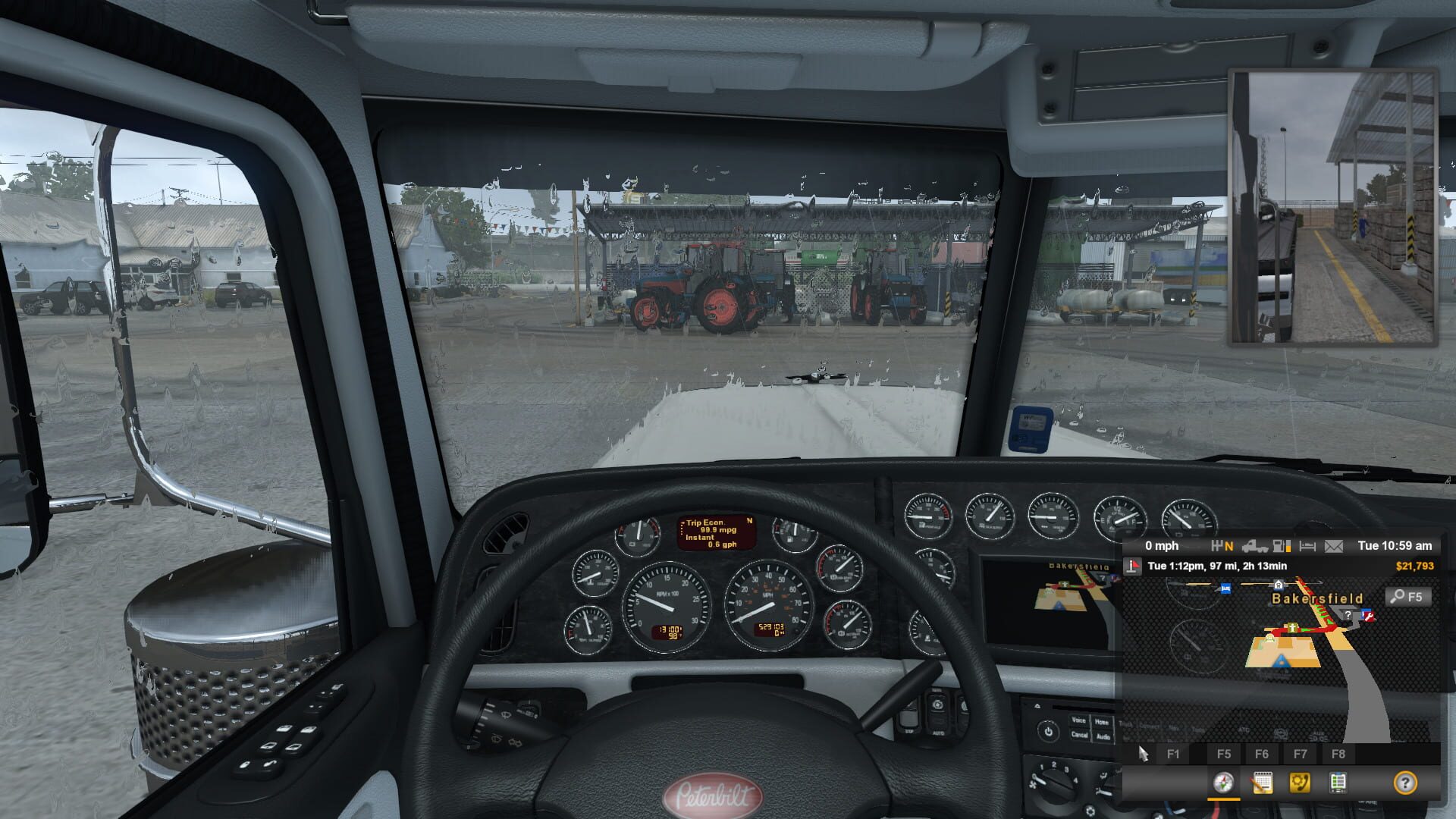Open the F1 tab in Route Advisor
Image resolution: width=1456 pixels, height=819 pixels.
coord(1172,754)
